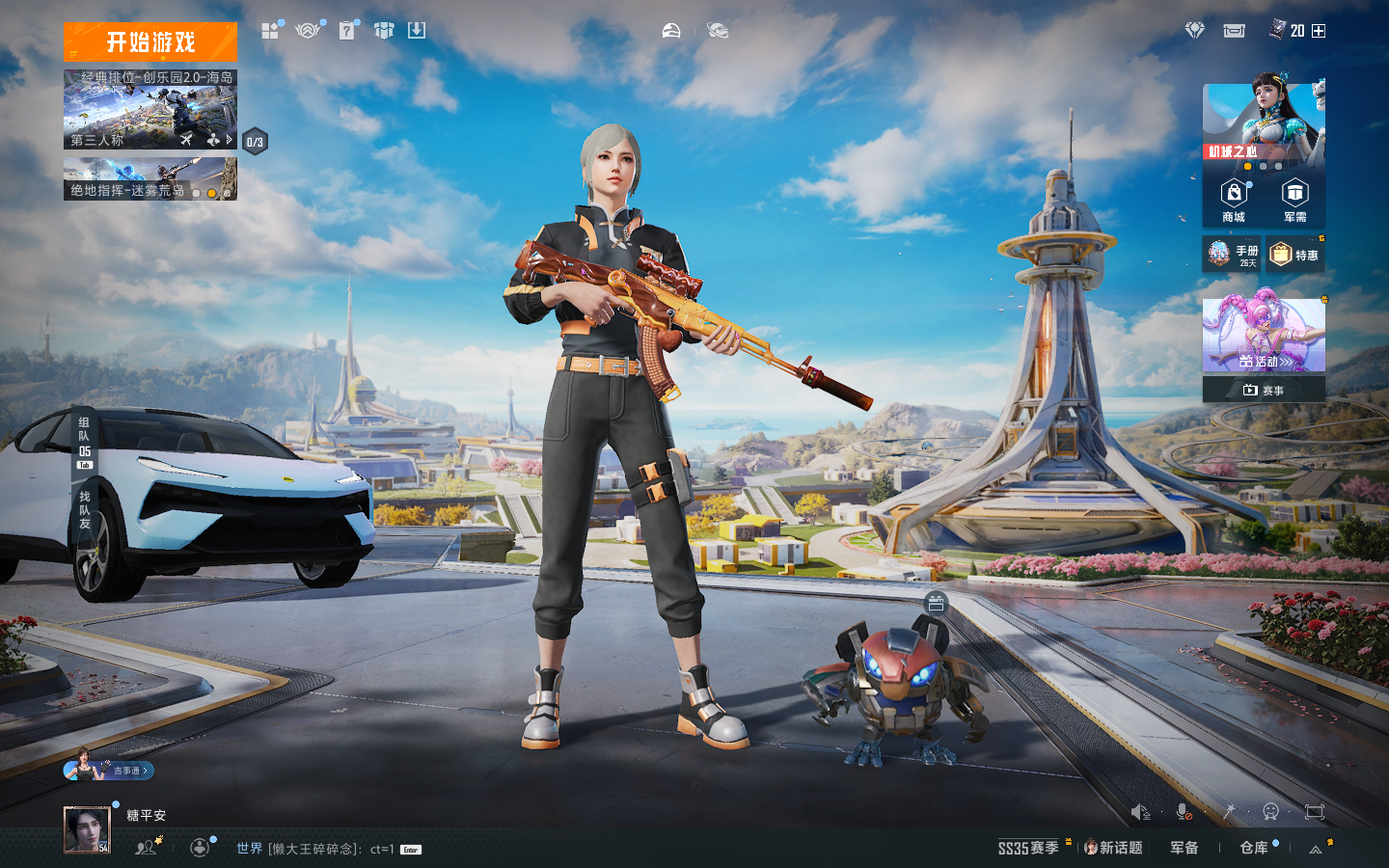Screen dimensions: 1389x868
Task: Go to the 赛事 esports page
Action: (1264, 390)
